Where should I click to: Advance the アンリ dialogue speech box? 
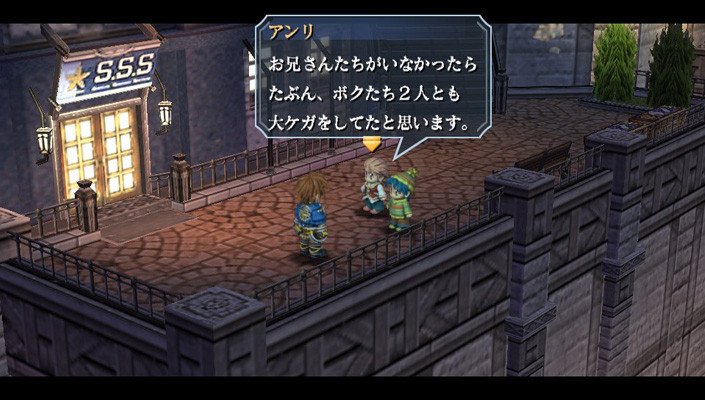373,78
